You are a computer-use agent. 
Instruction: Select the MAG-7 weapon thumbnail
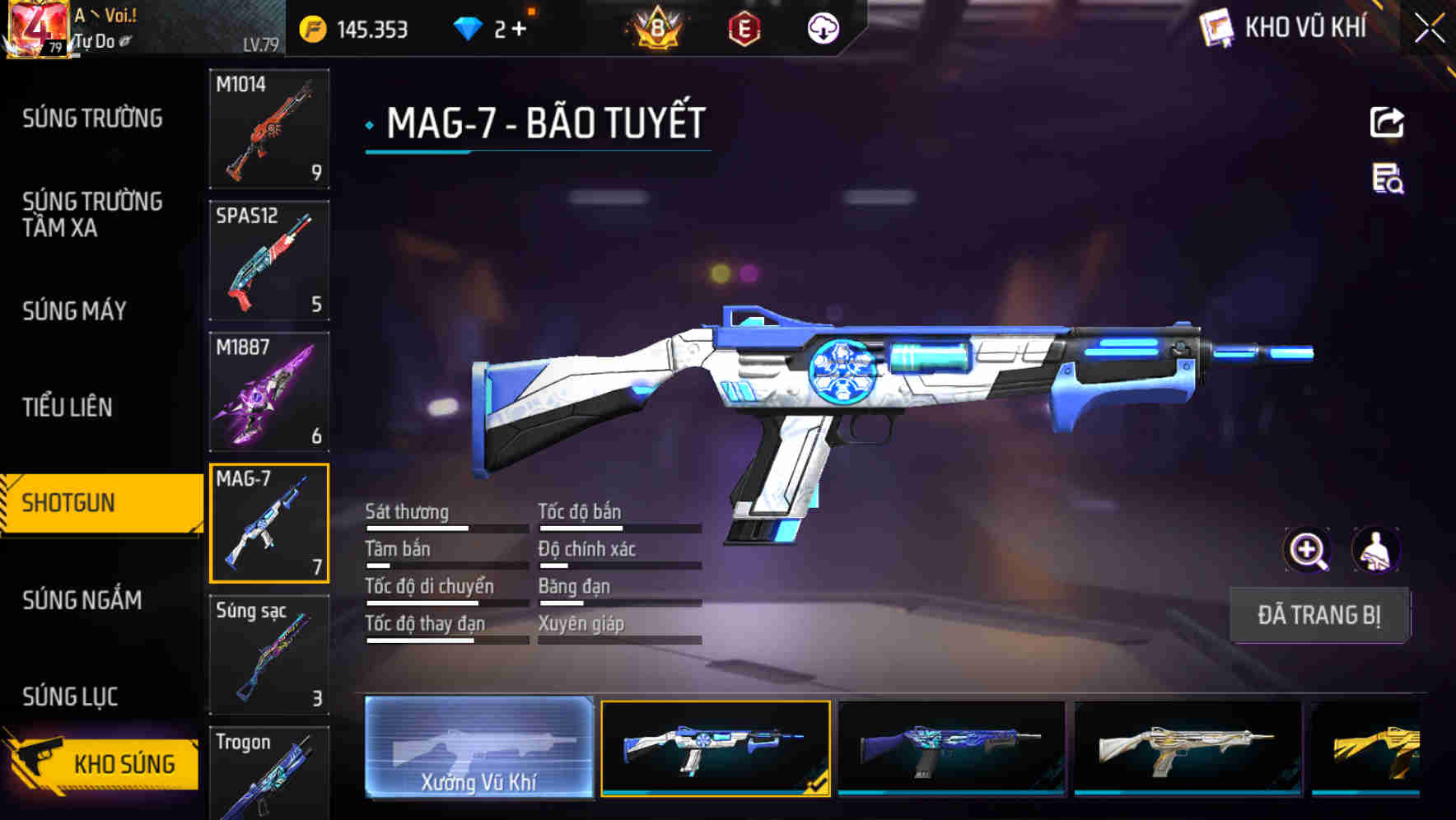(269, 523)
